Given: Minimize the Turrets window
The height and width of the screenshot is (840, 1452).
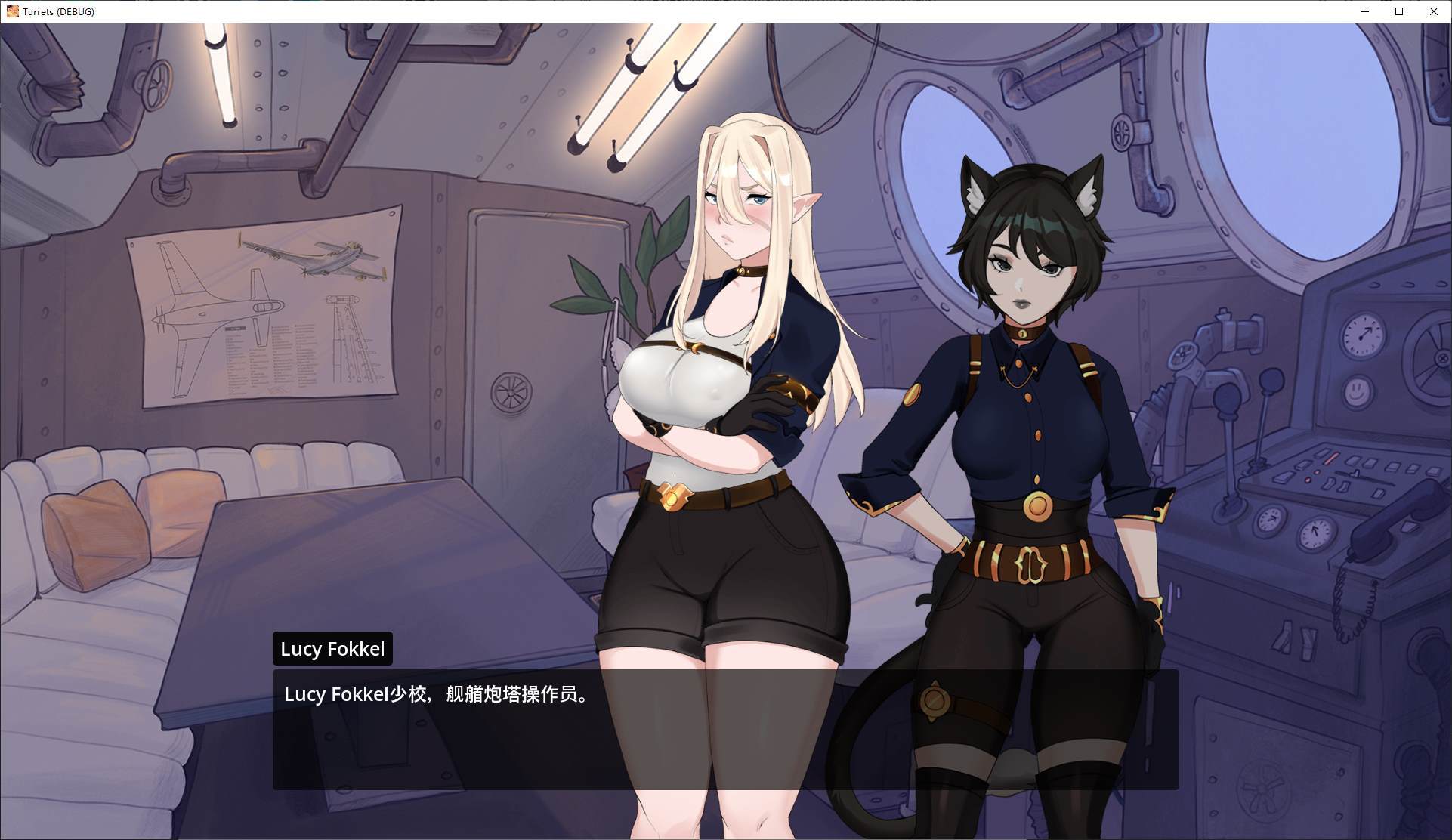Looking at the screenshot, I should [1365, 11].
